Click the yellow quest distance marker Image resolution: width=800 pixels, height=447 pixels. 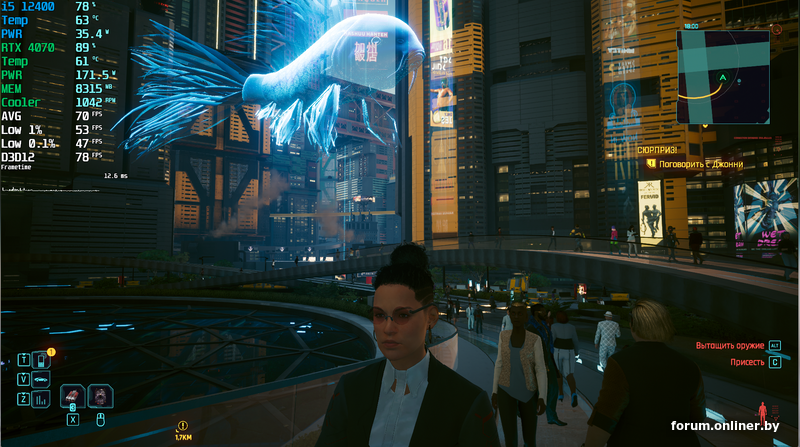(x=183, y=426)
